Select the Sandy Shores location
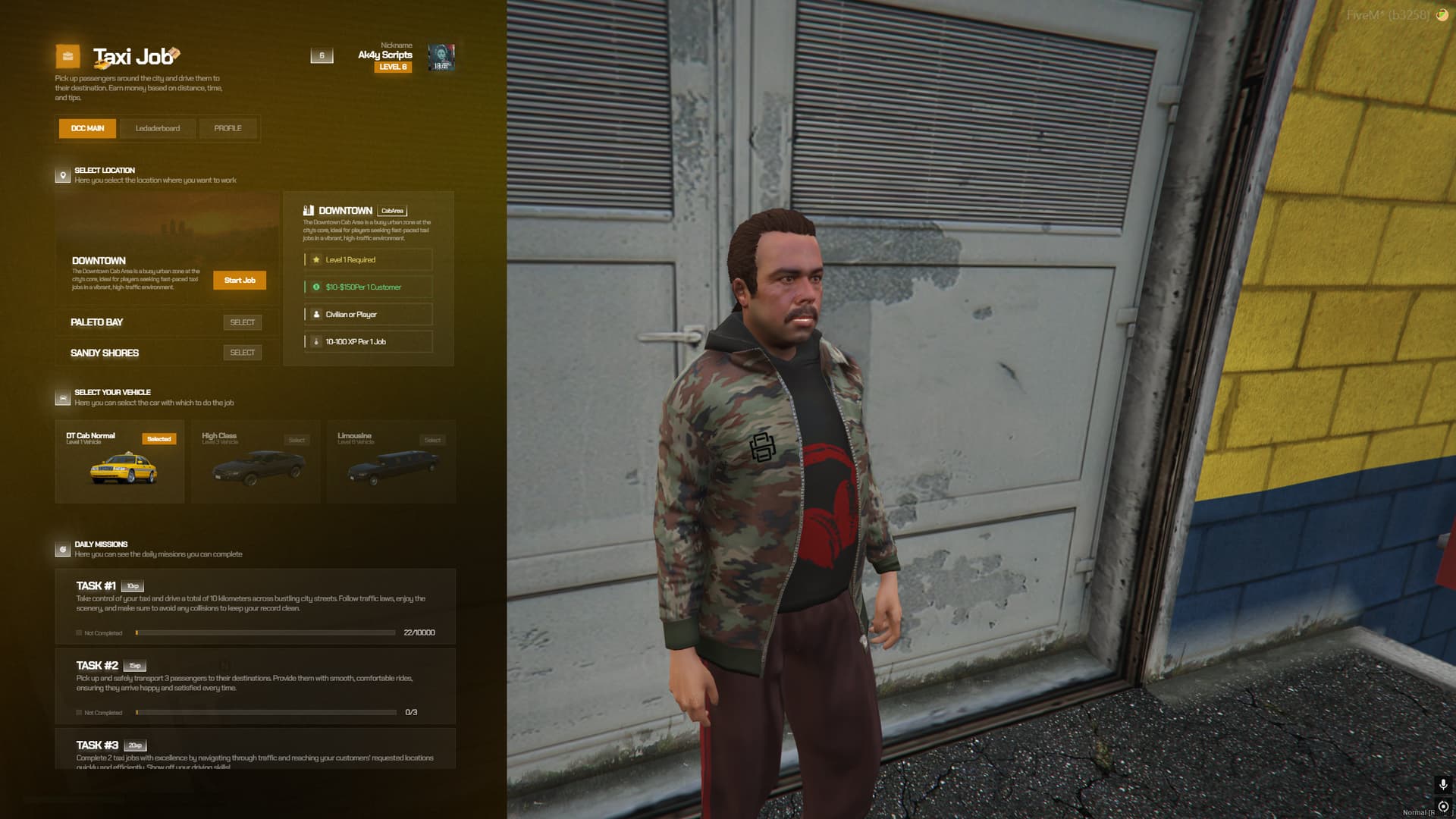The image size is (1456, 819). pos(242,353)
